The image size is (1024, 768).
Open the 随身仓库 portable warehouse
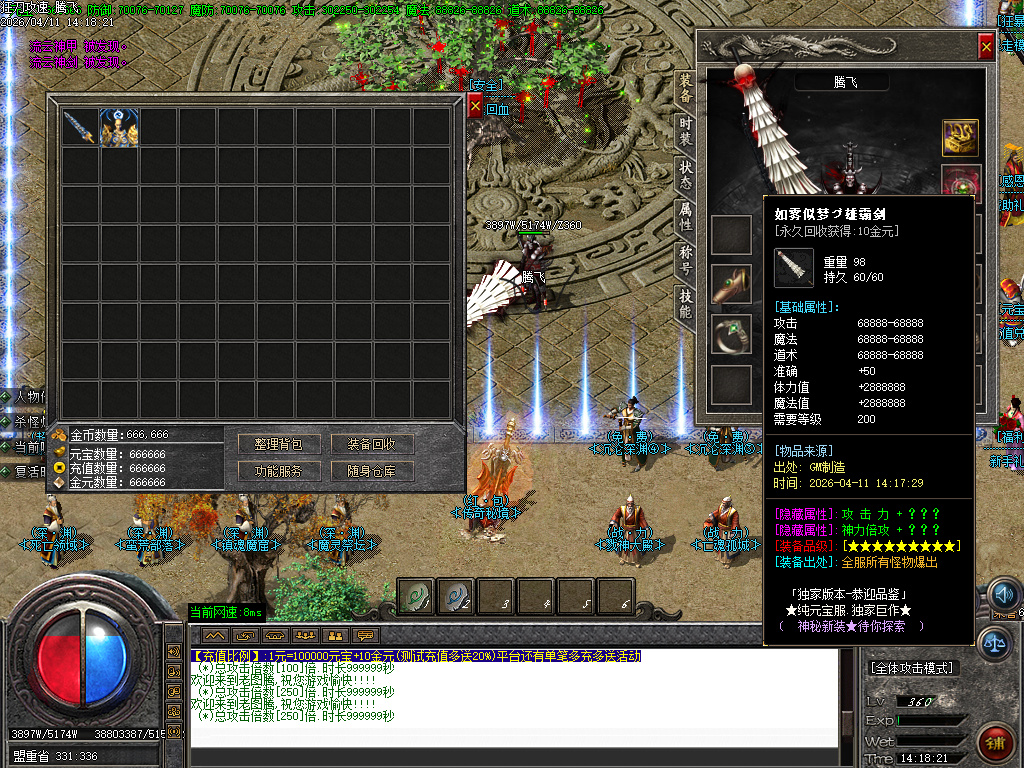click(x=371, y=471)
